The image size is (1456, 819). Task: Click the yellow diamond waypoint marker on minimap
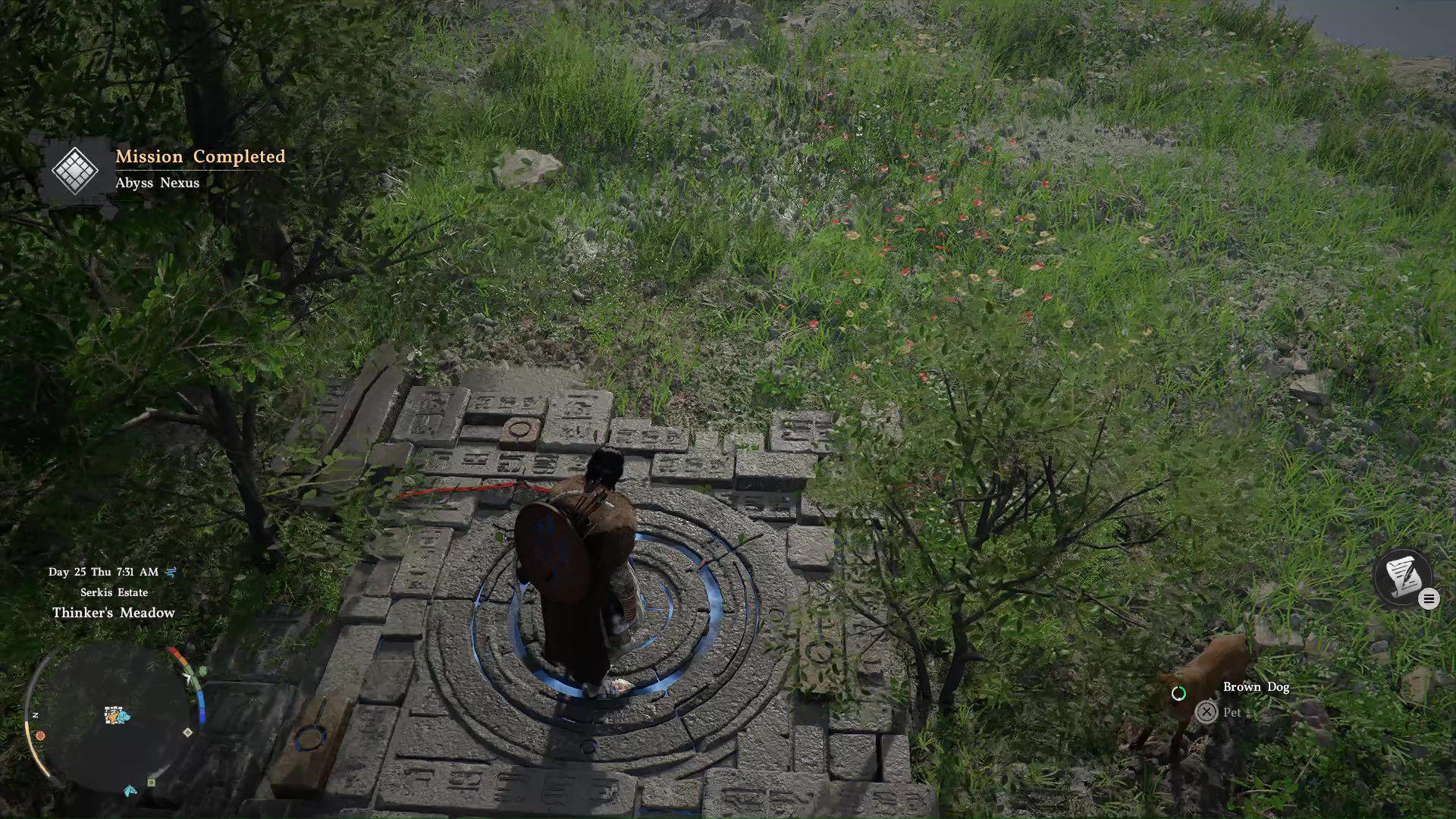[187, 732]
